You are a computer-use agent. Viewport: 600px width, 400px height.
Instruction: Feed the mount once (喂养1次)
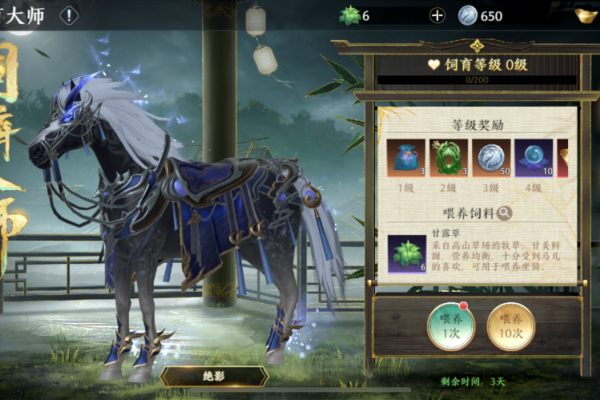point(451,325)
